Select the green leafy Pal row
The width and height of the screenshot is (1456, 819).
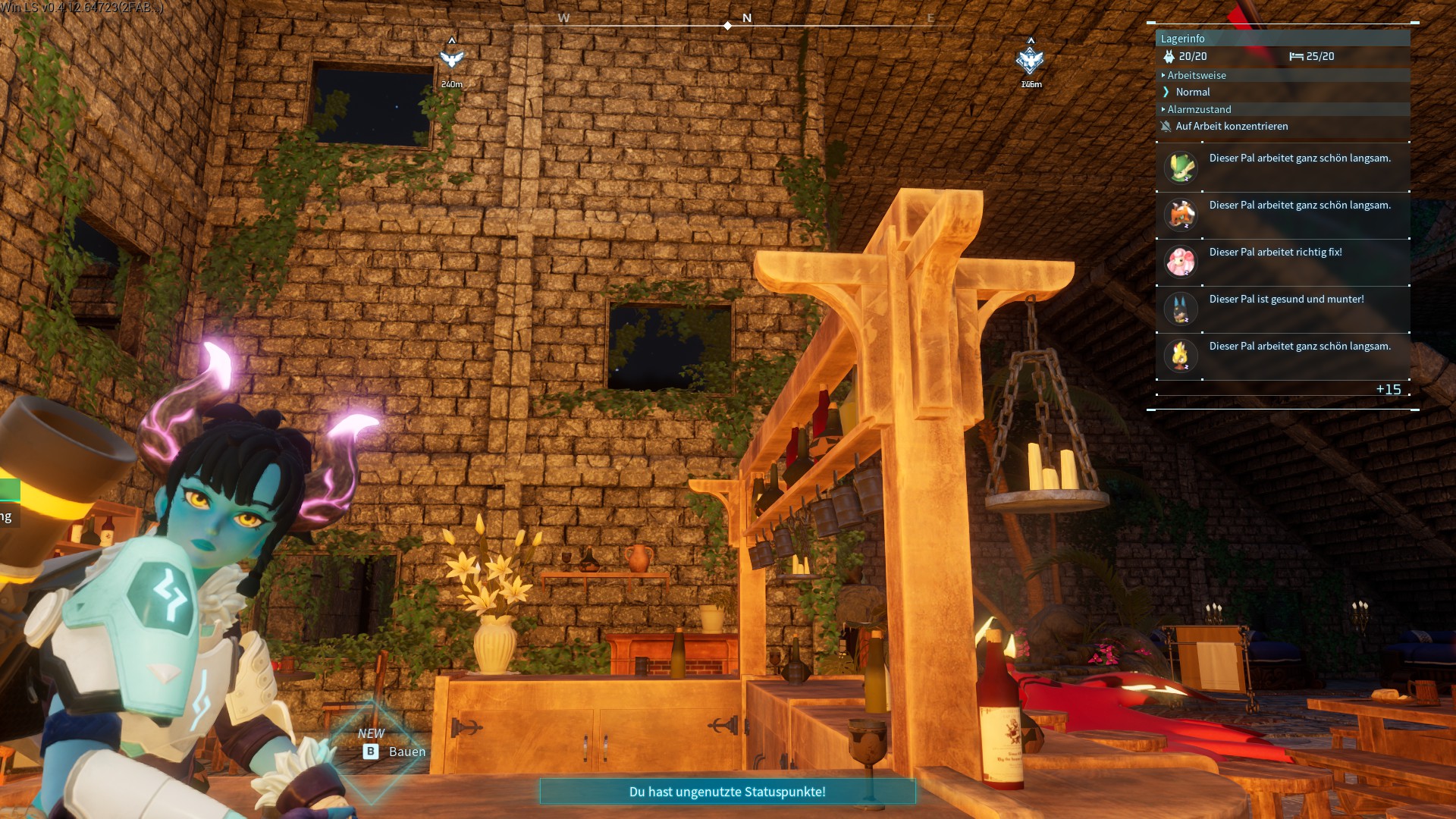point(1282,168)
